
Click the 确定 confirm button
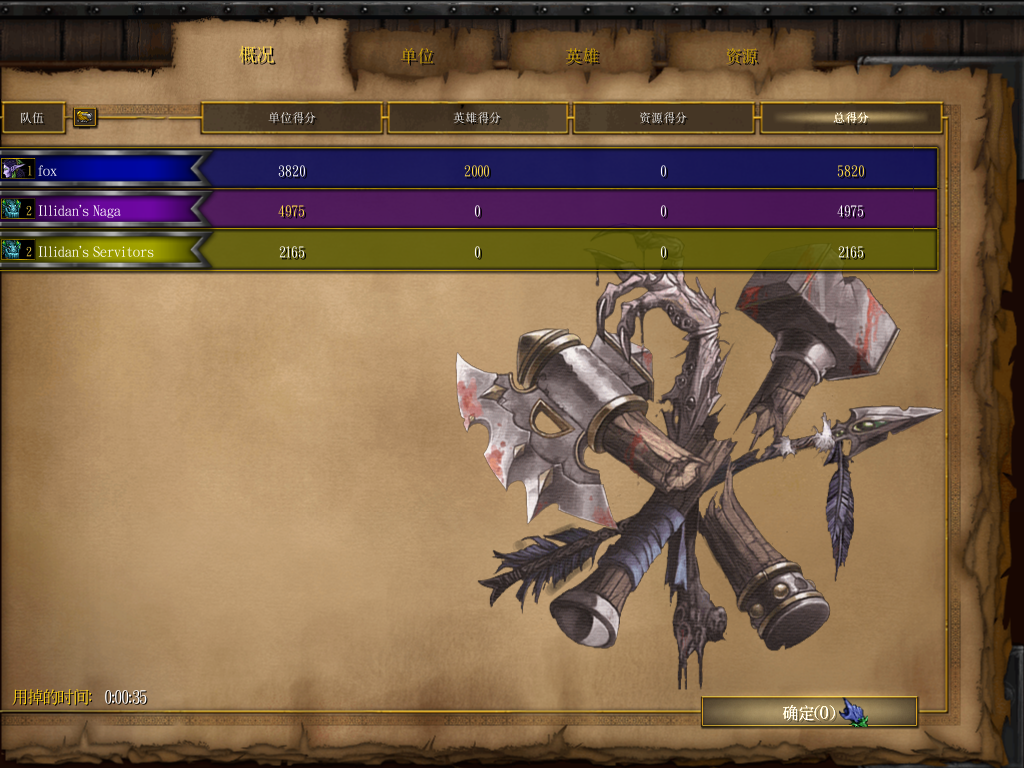[x=809, y=712]
